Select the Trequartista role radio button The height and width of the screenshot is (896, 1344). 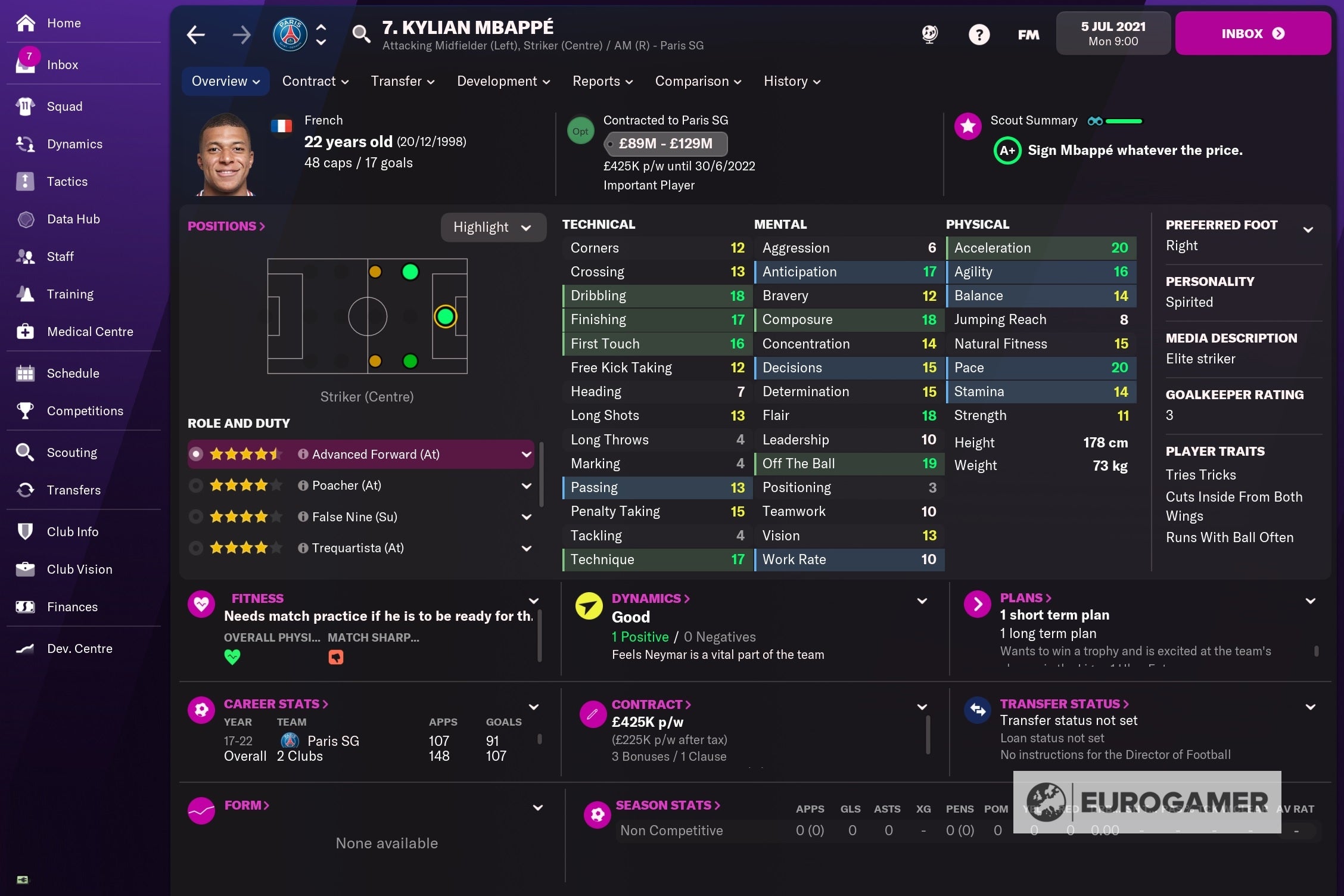tap(197, 547)
